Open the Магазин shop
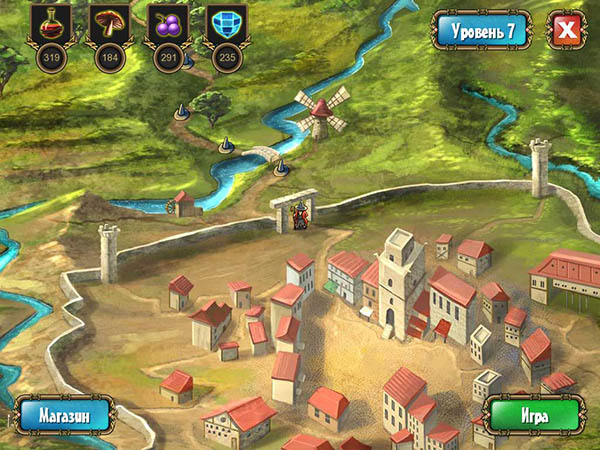The width and height of the screenshot is (600, 450). click(64, 413)
